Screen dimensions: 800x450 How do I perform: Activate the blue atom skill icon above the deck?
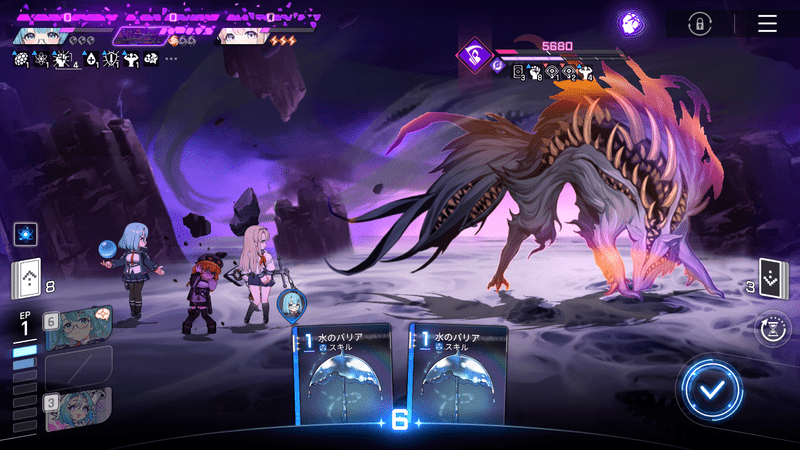click(x=26, y=234)
